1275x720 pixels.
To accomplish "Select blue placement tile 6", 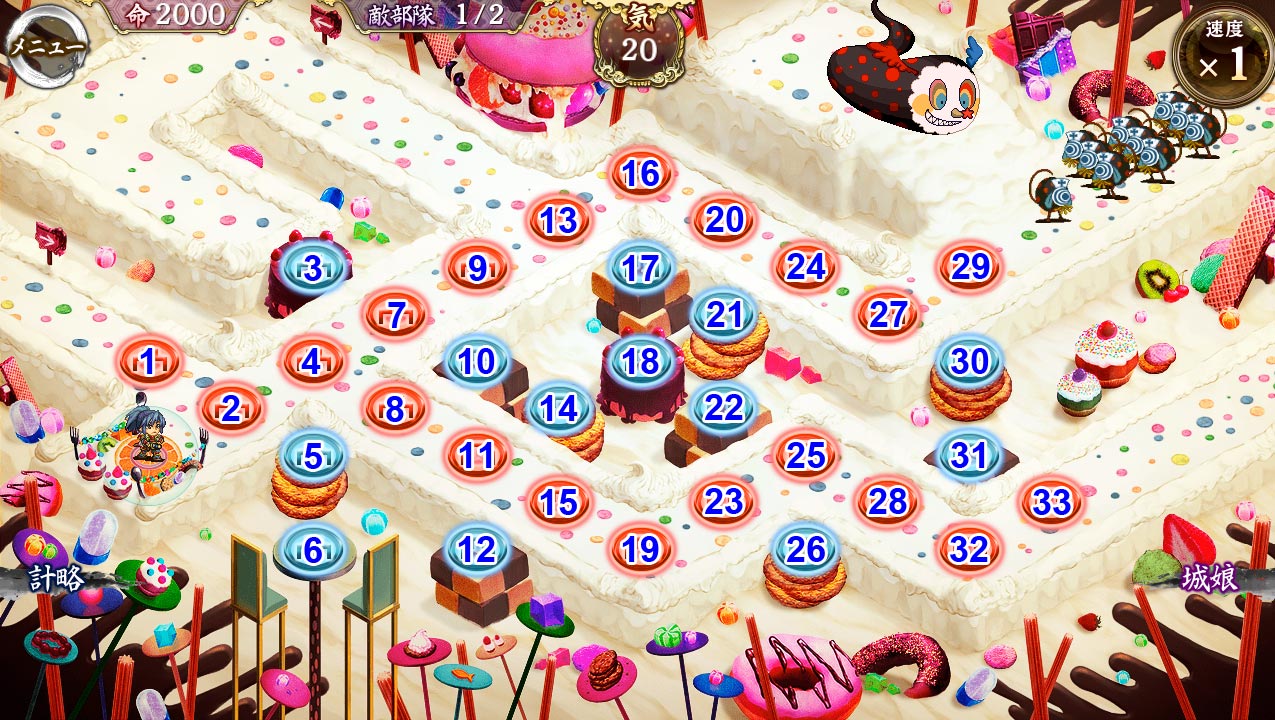I will (x=314, y=550).
